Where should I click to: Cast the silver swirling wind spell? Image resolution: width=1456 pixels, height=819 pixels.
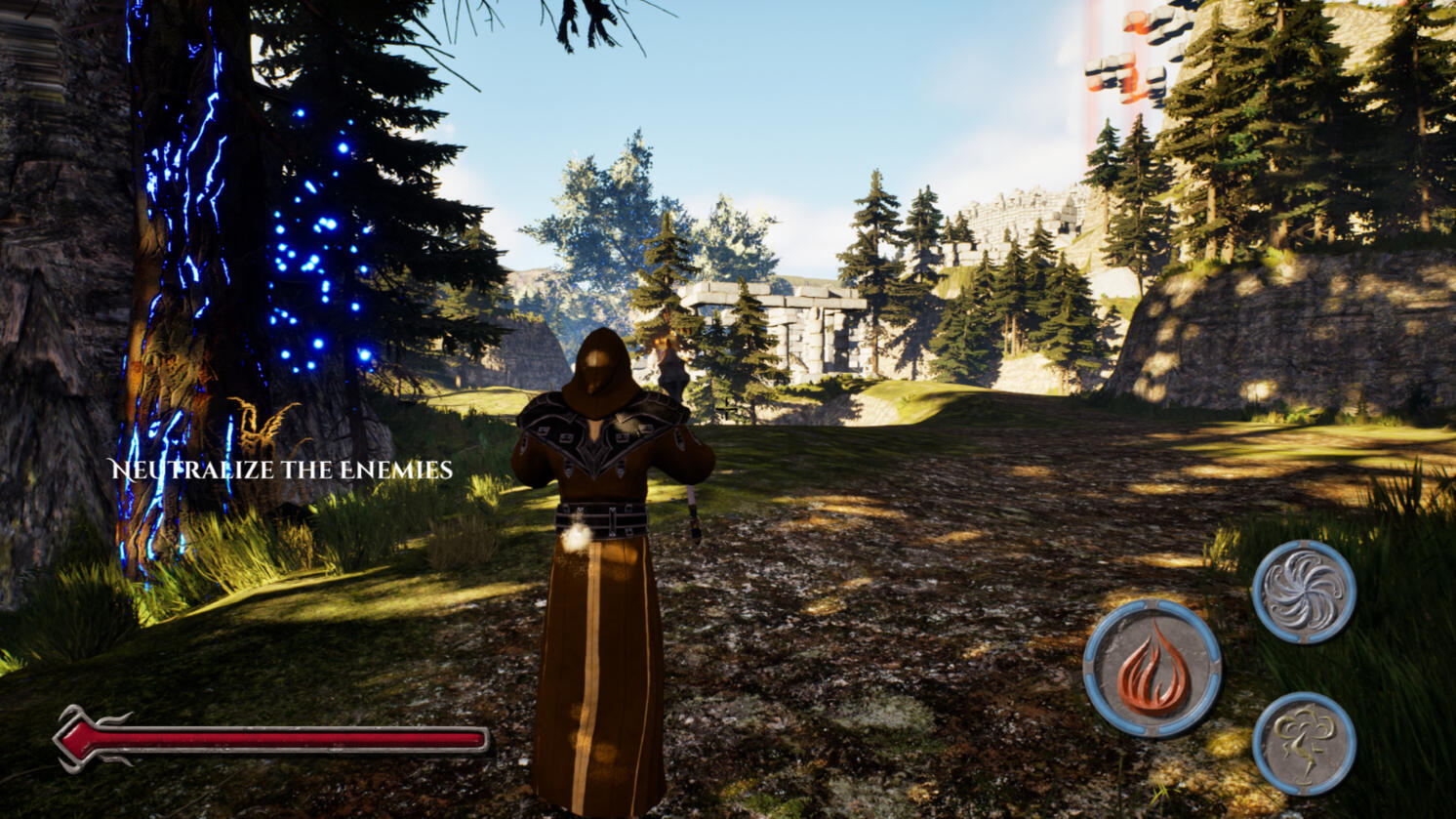(x=1304, y=592)
